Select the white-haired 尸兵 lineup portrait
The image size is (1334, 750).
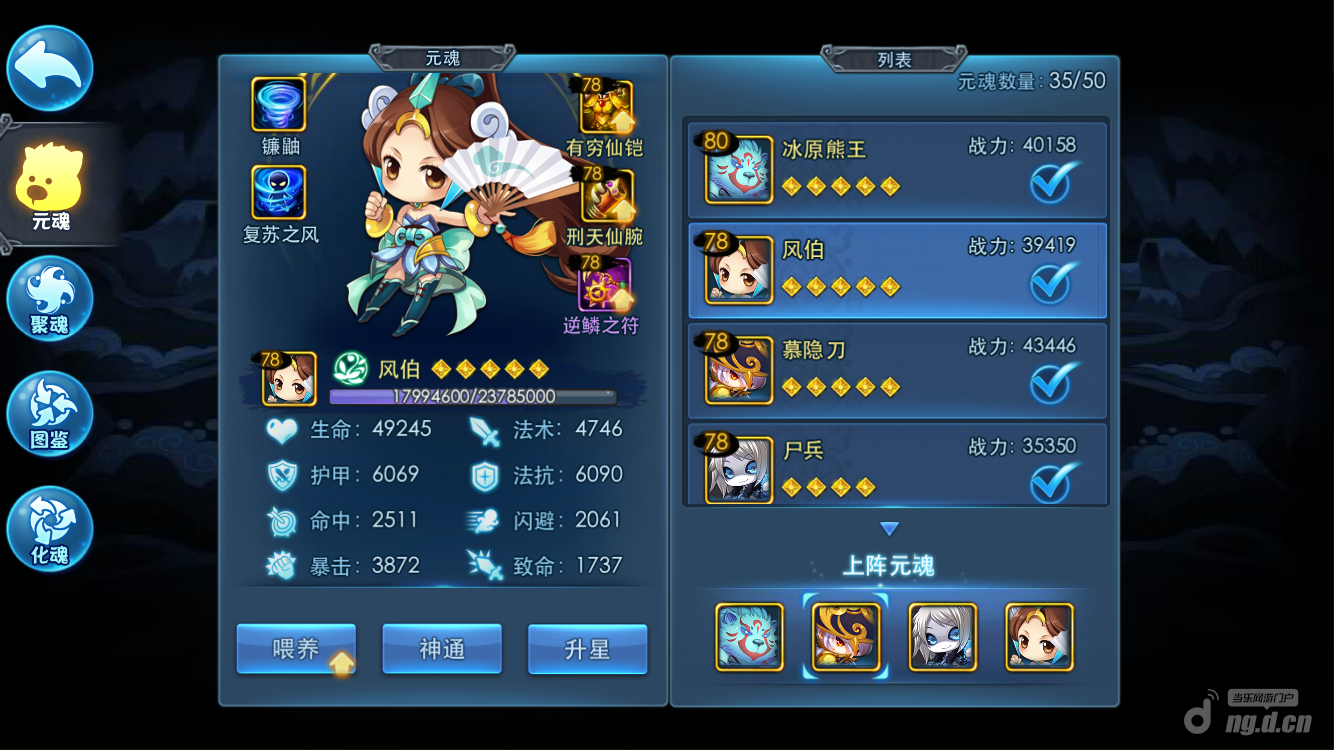point(942,637)
